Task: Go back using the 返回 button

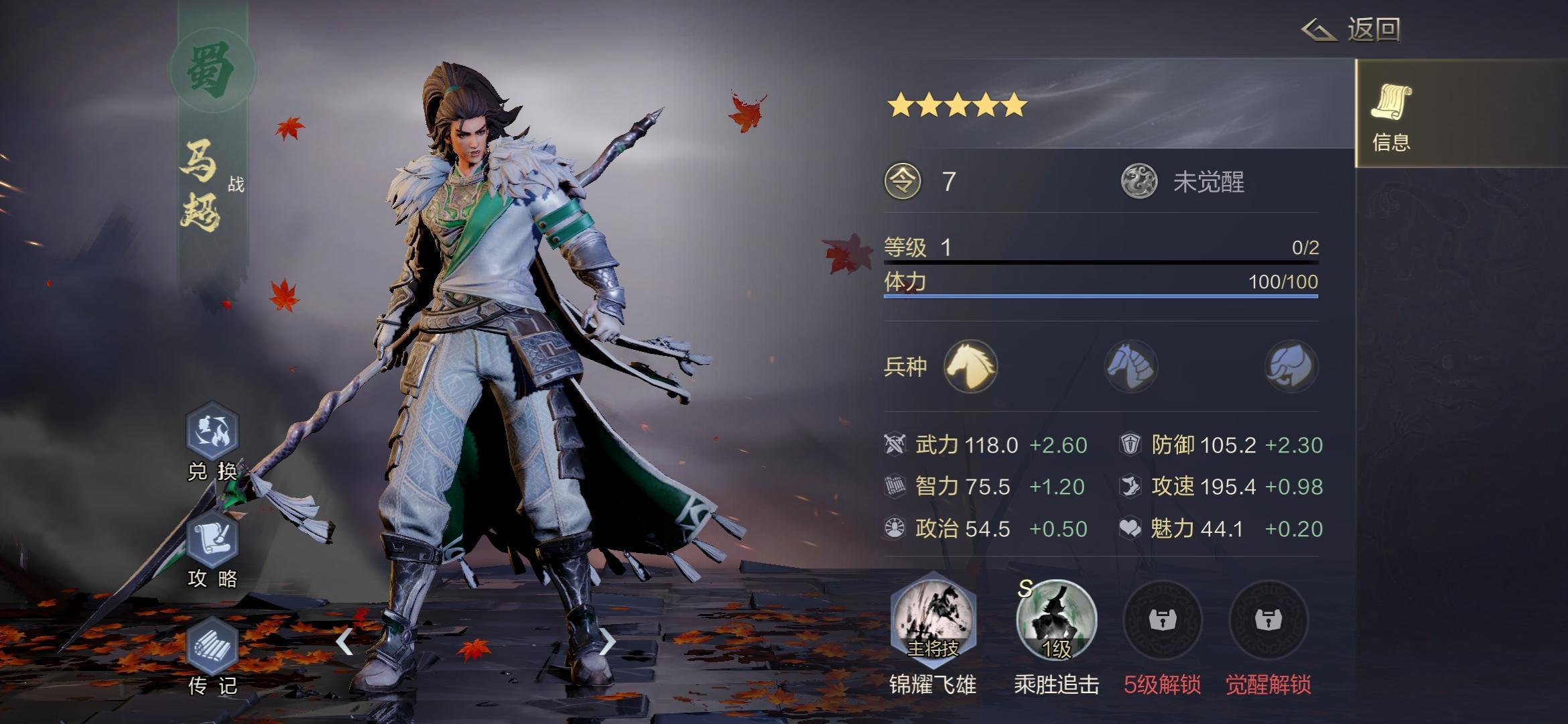Action: click(x=1352, y=30)
